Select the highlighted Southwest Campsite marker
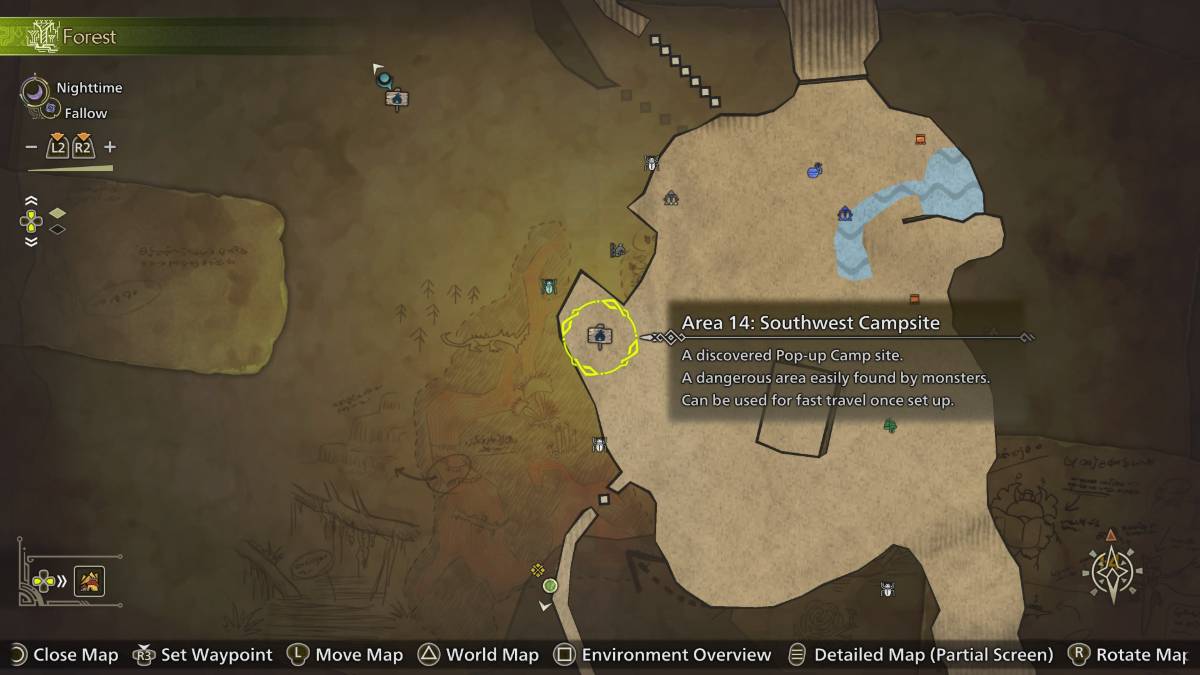 point(599,336)
